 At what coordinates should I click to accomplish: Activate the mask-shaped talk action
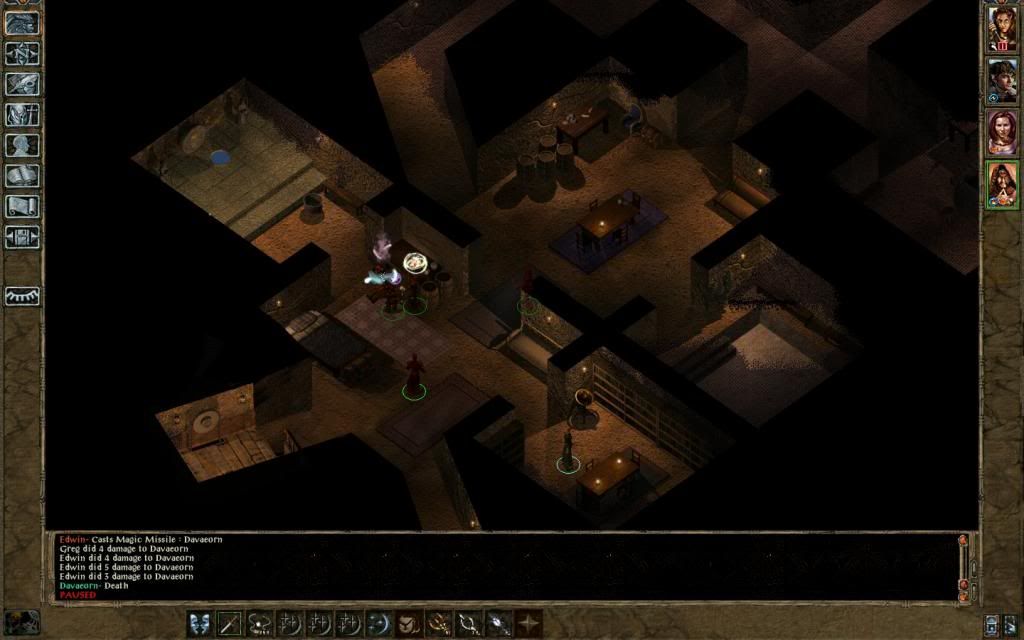pos(200,623)
